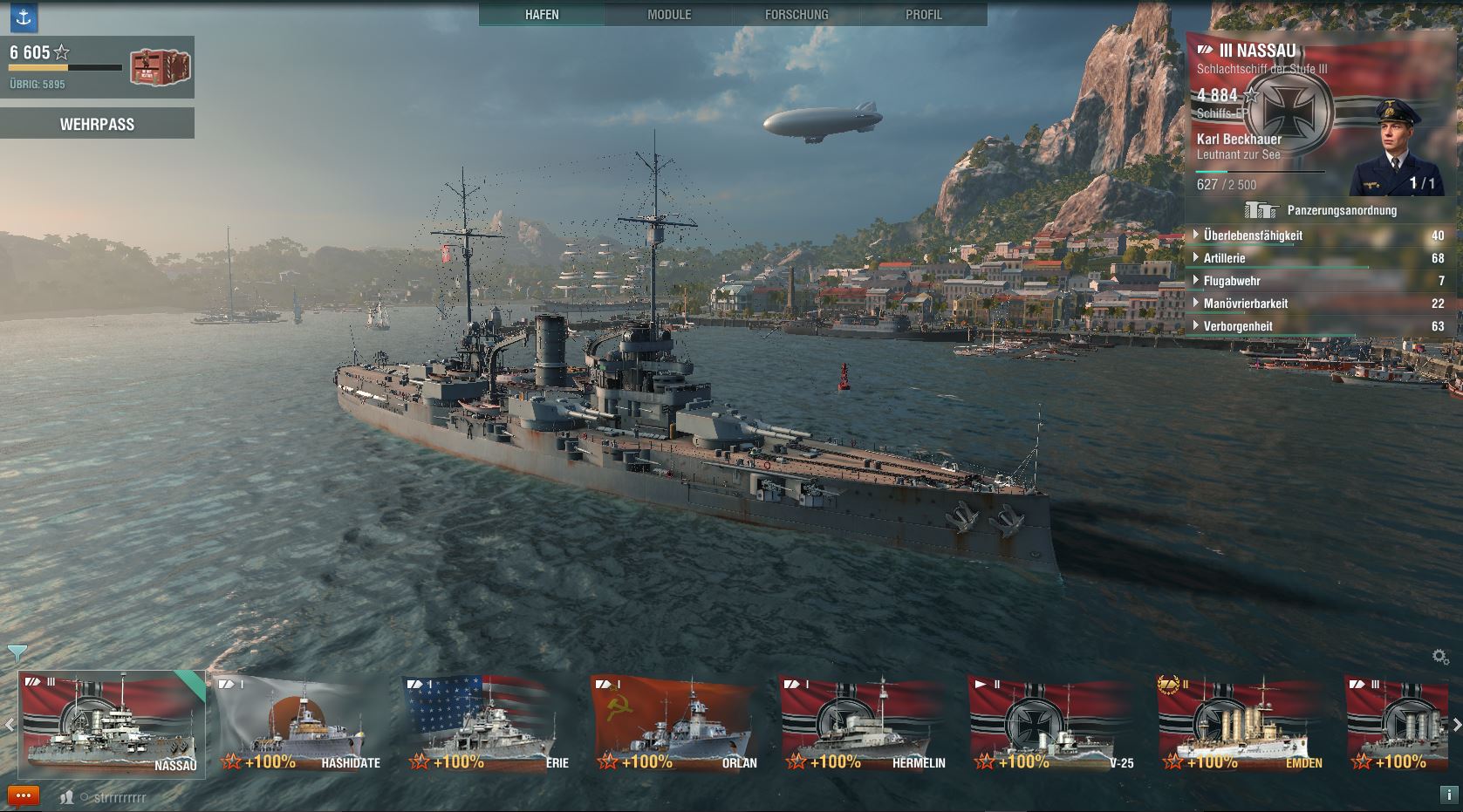
Task: Select the Hashidate ship card
Action: 300,724
